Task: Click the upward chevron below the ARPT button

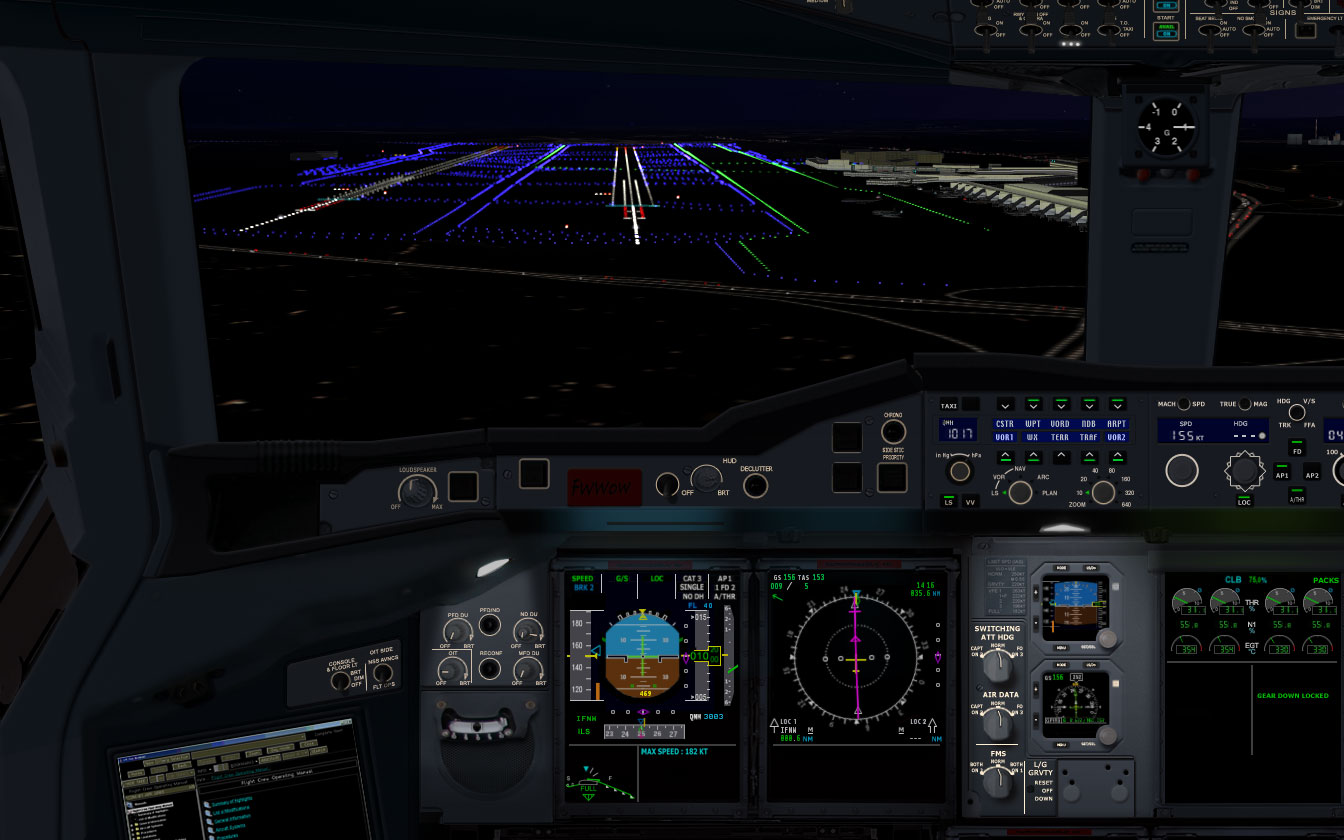Action: (1117, 456)
